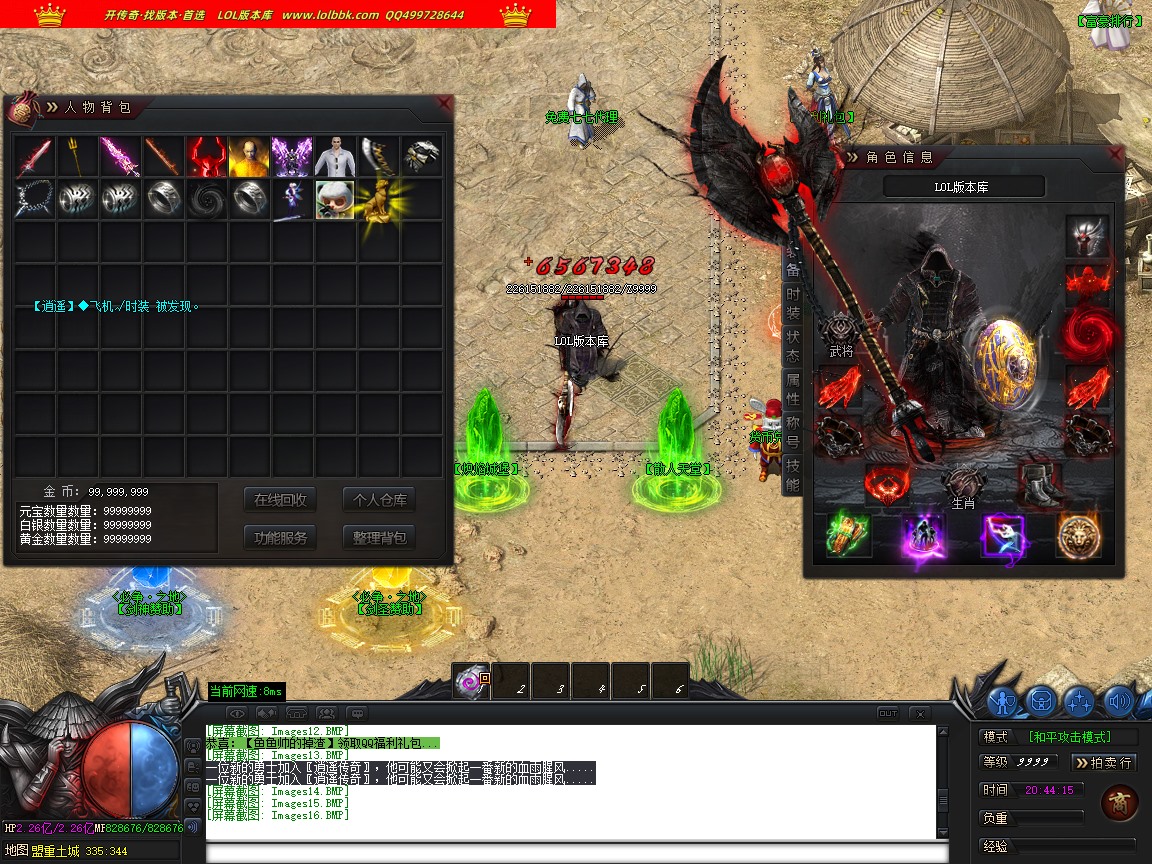The width and height of the screenshot is (1152, 864).
Task: Switch to the 属性 attributes tab
Action: (792, 391)
